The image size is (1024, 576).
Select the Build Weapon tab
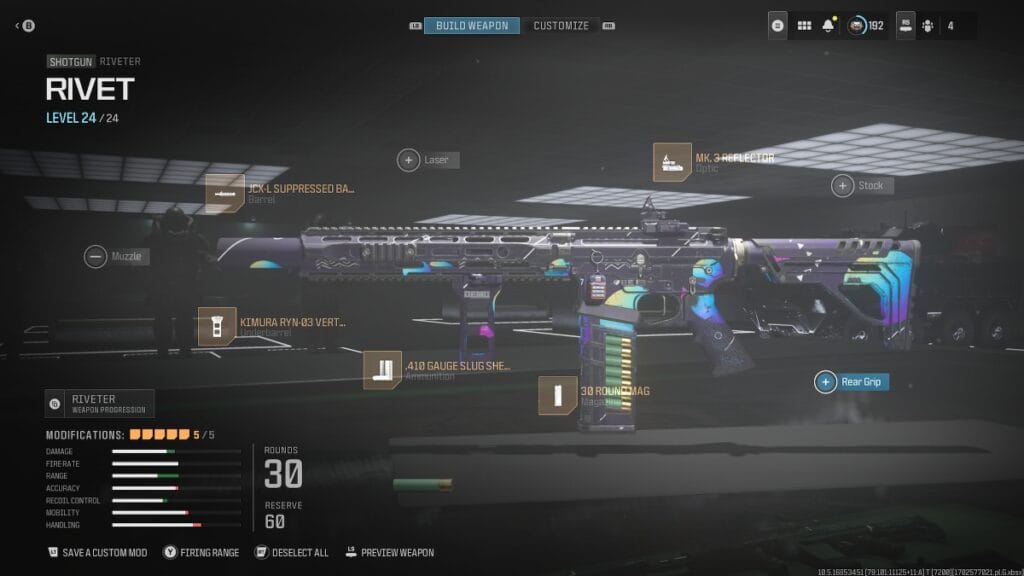[x=472, y=25]
